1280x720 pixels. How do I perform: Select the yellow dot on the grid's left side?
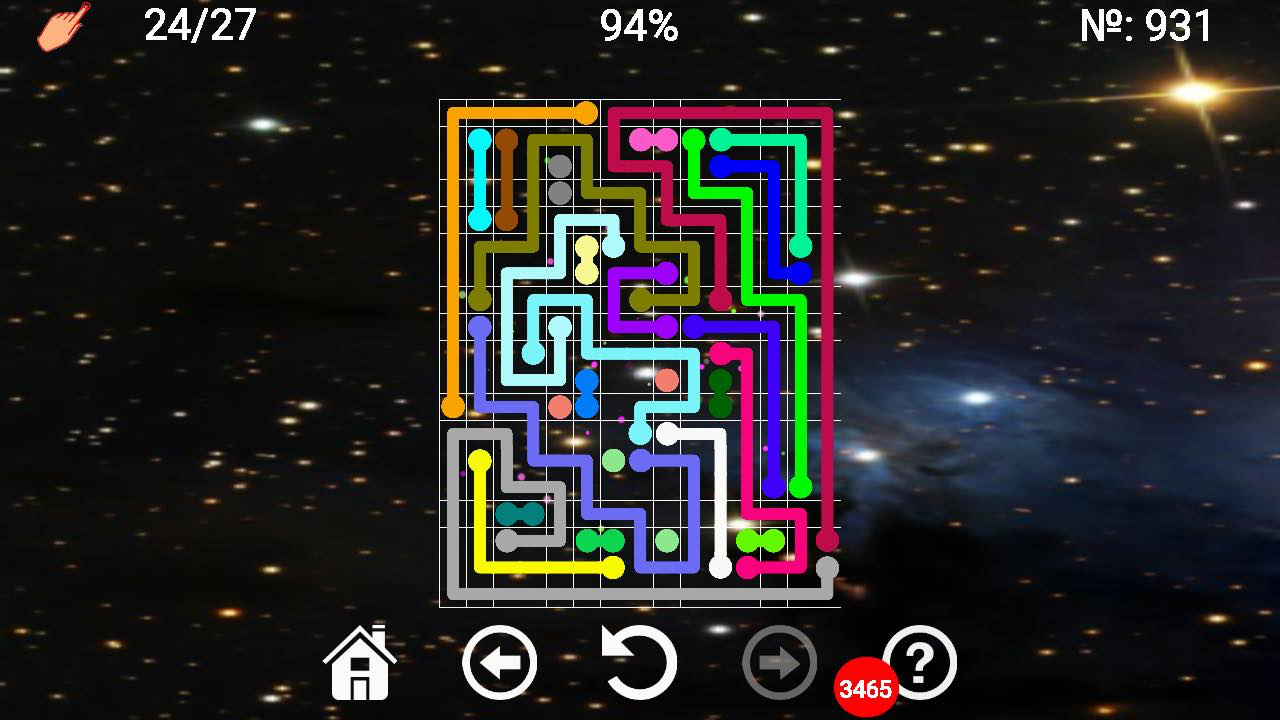[x=479, y=457]
